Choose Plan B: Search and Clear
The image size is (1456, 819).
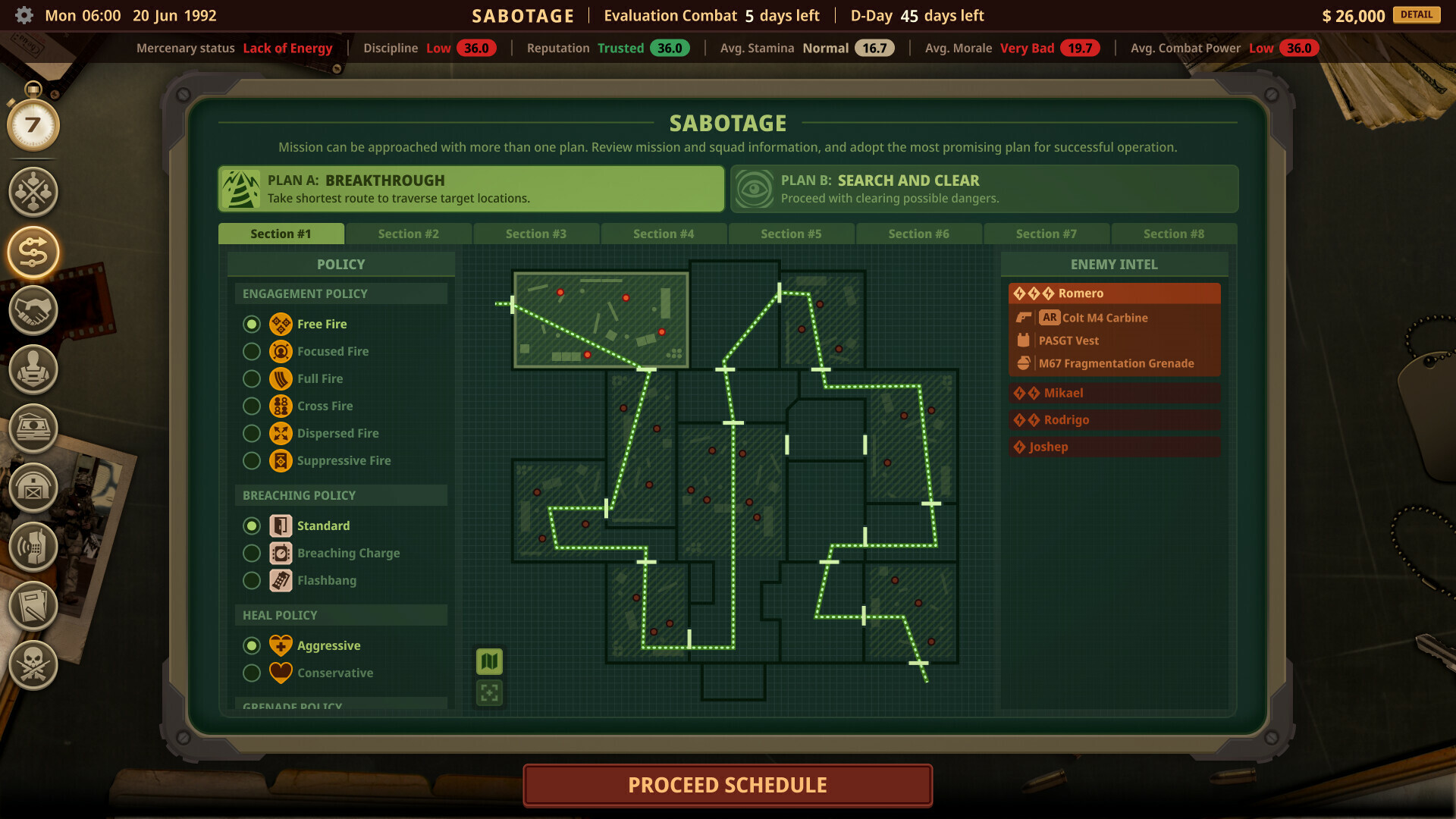(984, 189)
